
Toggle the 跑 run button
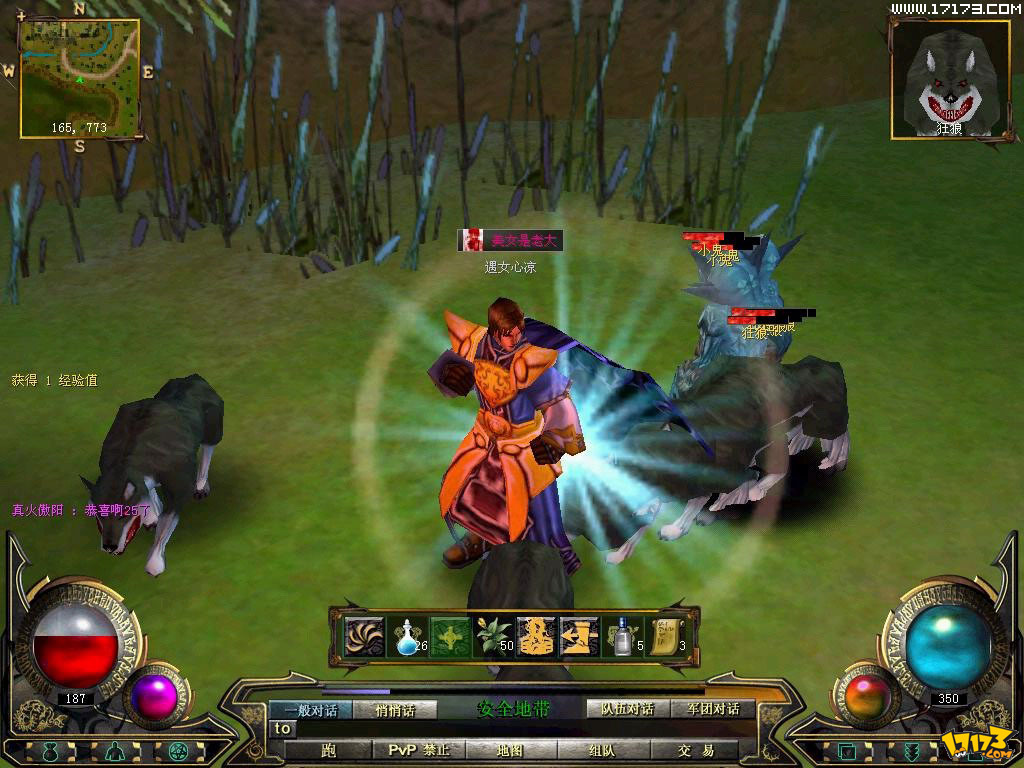pyautogui.click(x=328, y=750)
